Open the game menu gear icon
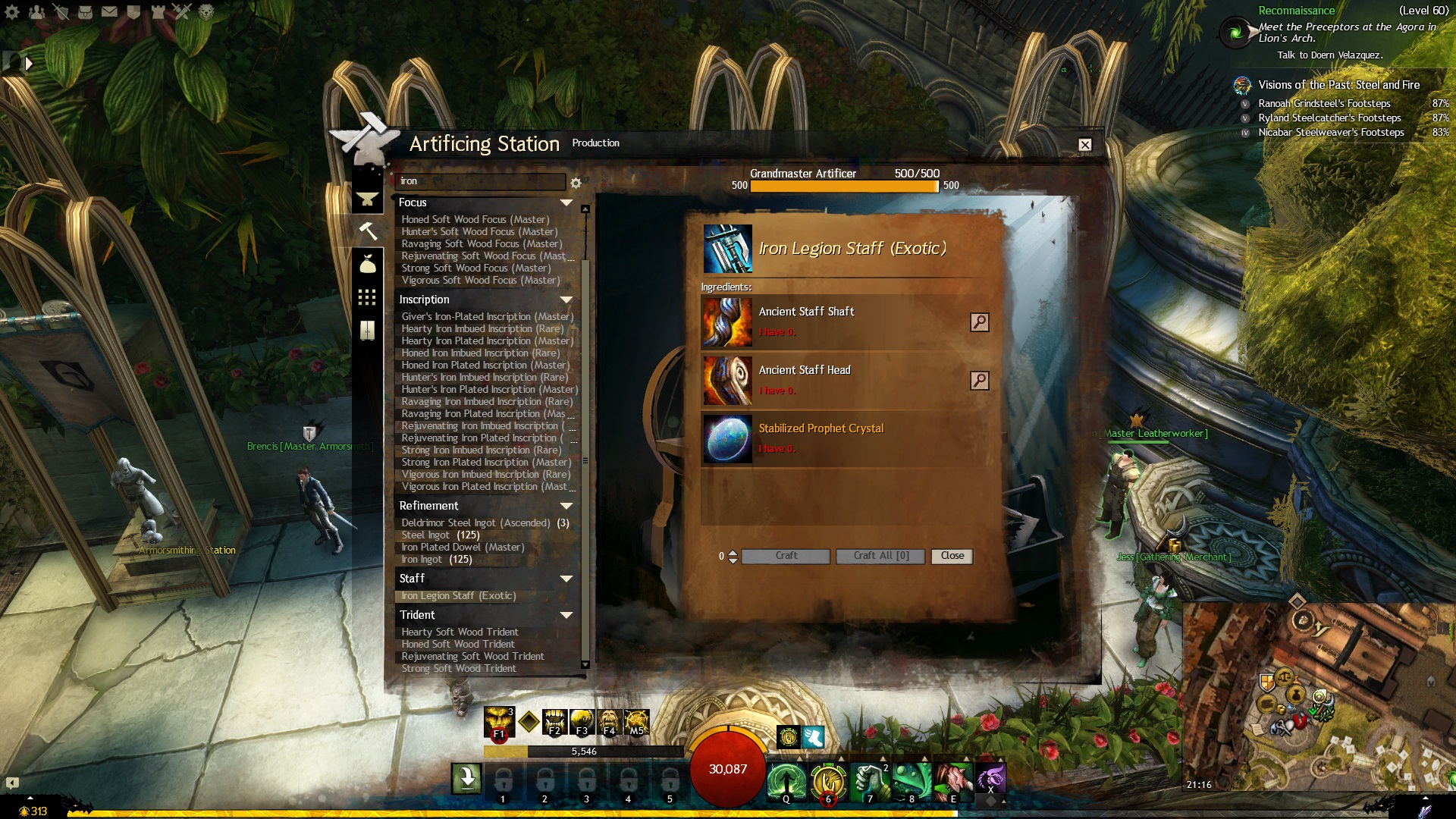This screenshot has height=819, width=1456. point(12,12)
